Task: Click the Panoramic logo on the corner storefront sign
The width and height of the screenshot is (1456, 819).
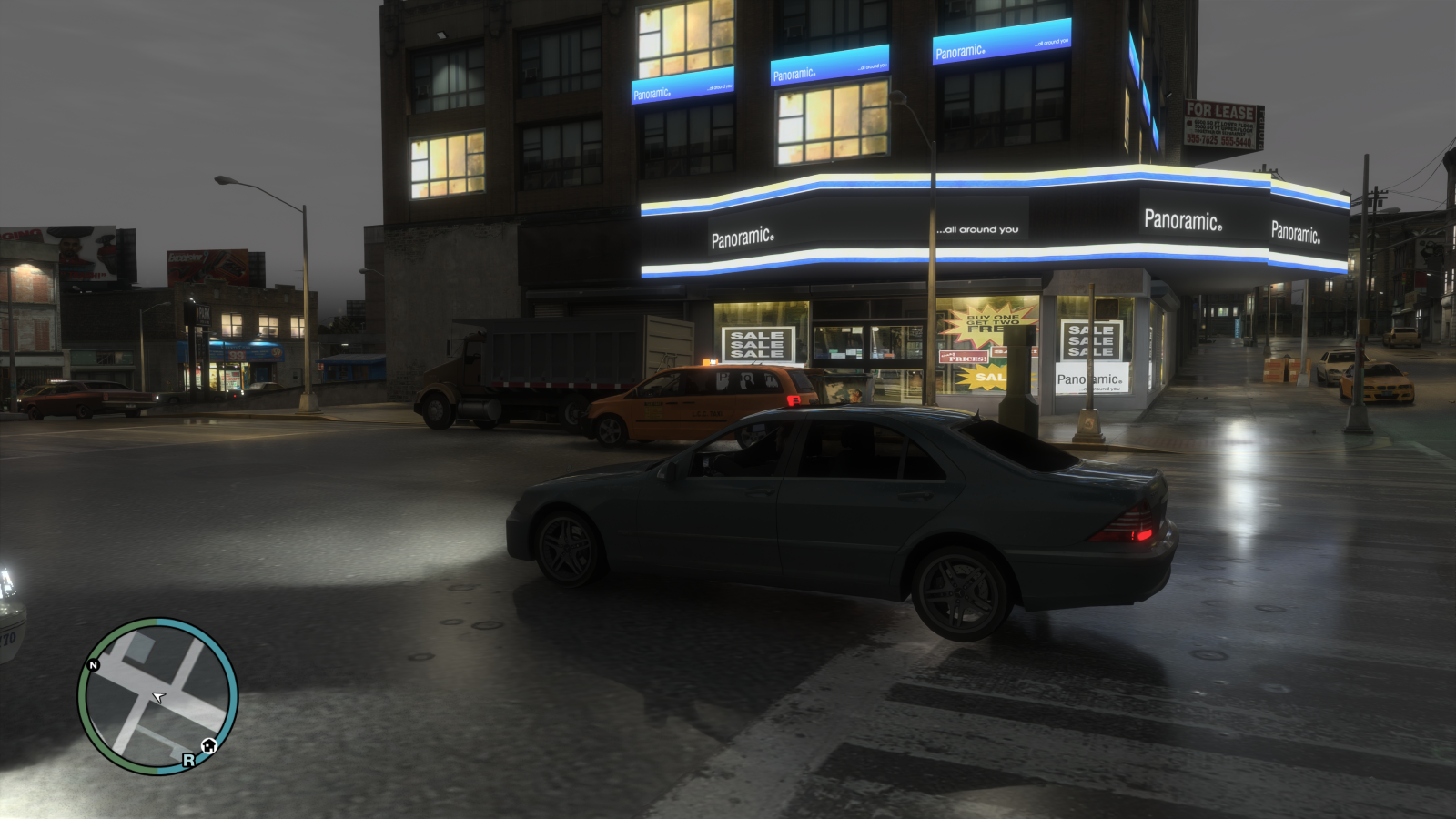Action: click(1182, 221)
